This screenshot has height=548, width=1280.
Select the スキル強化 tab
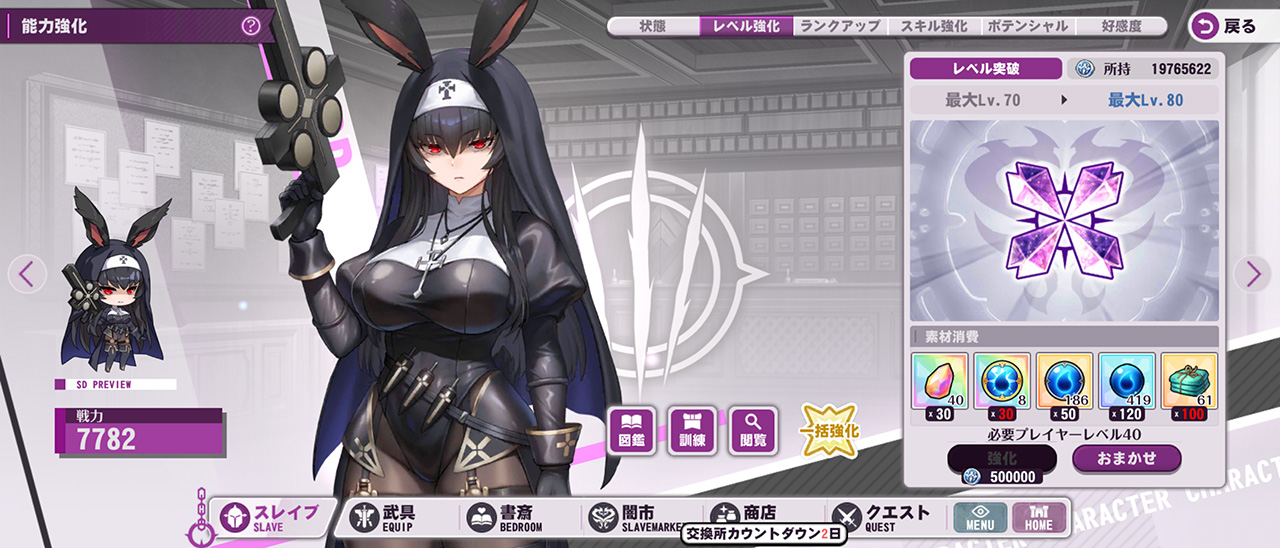point(933,26)
